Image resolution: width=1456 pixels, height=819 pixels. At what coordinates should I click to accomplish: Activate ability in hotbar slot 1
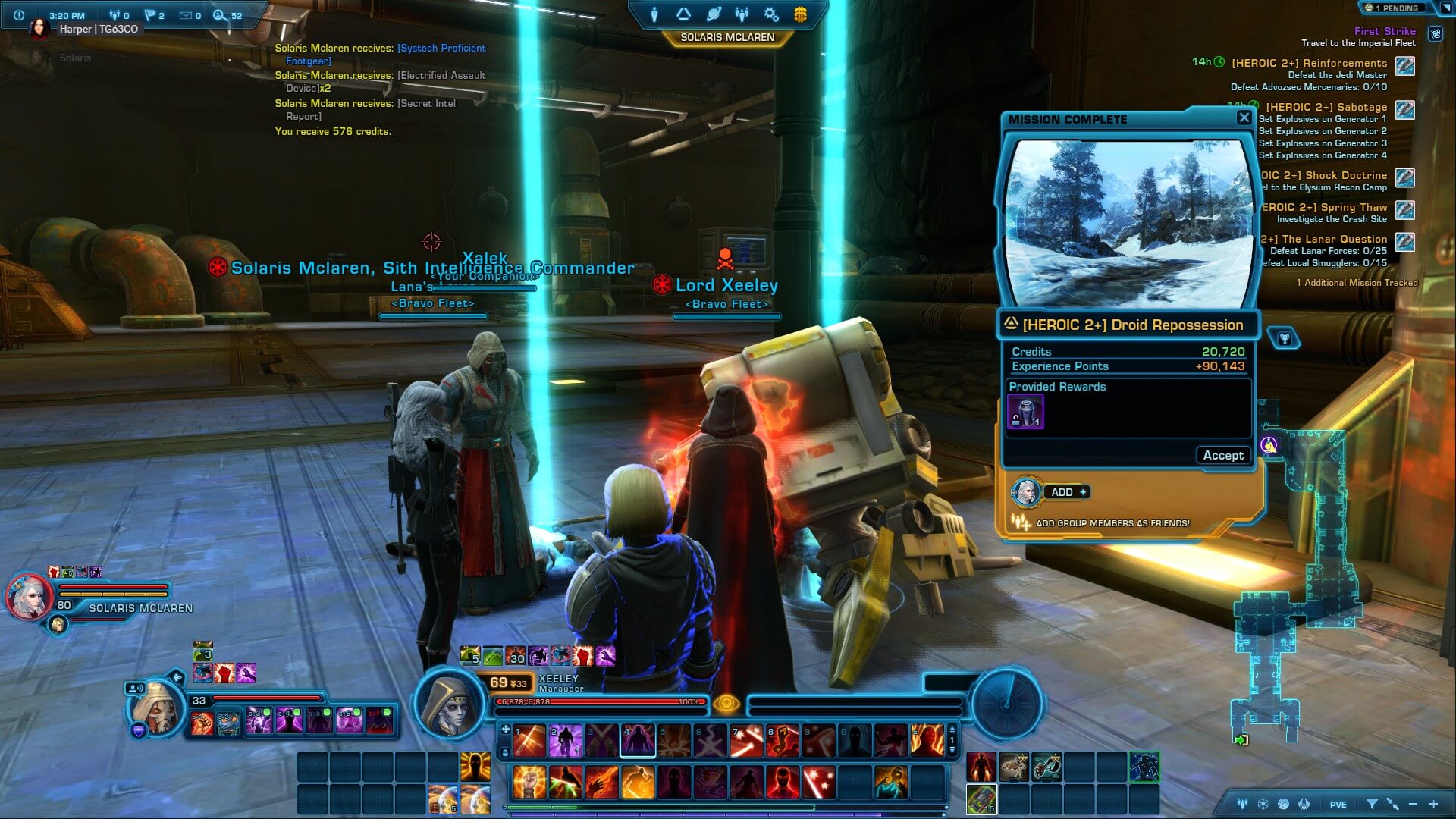[x=529, y=741]
